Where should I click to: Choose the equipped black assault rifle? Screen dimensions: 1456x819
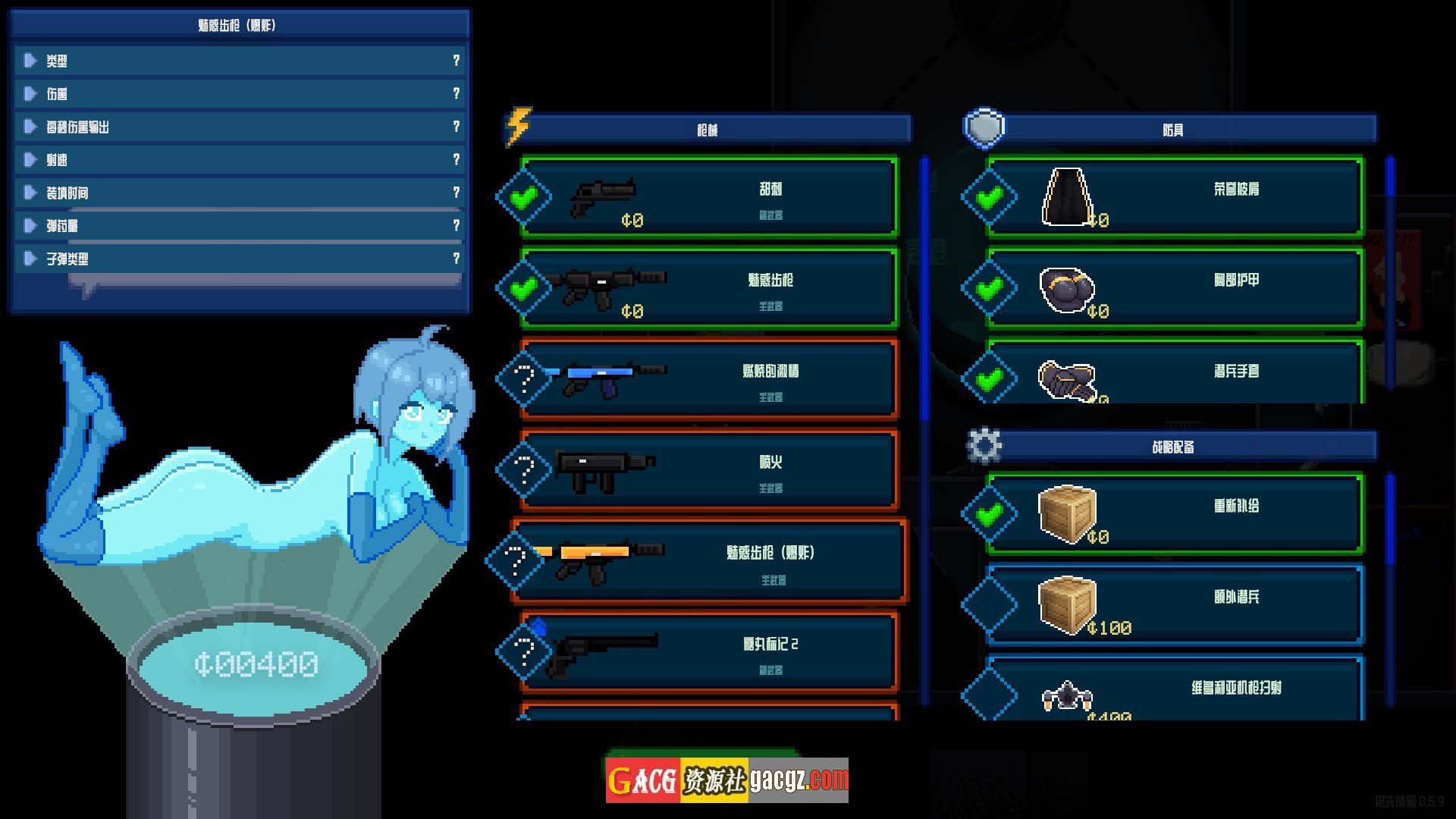709,288
